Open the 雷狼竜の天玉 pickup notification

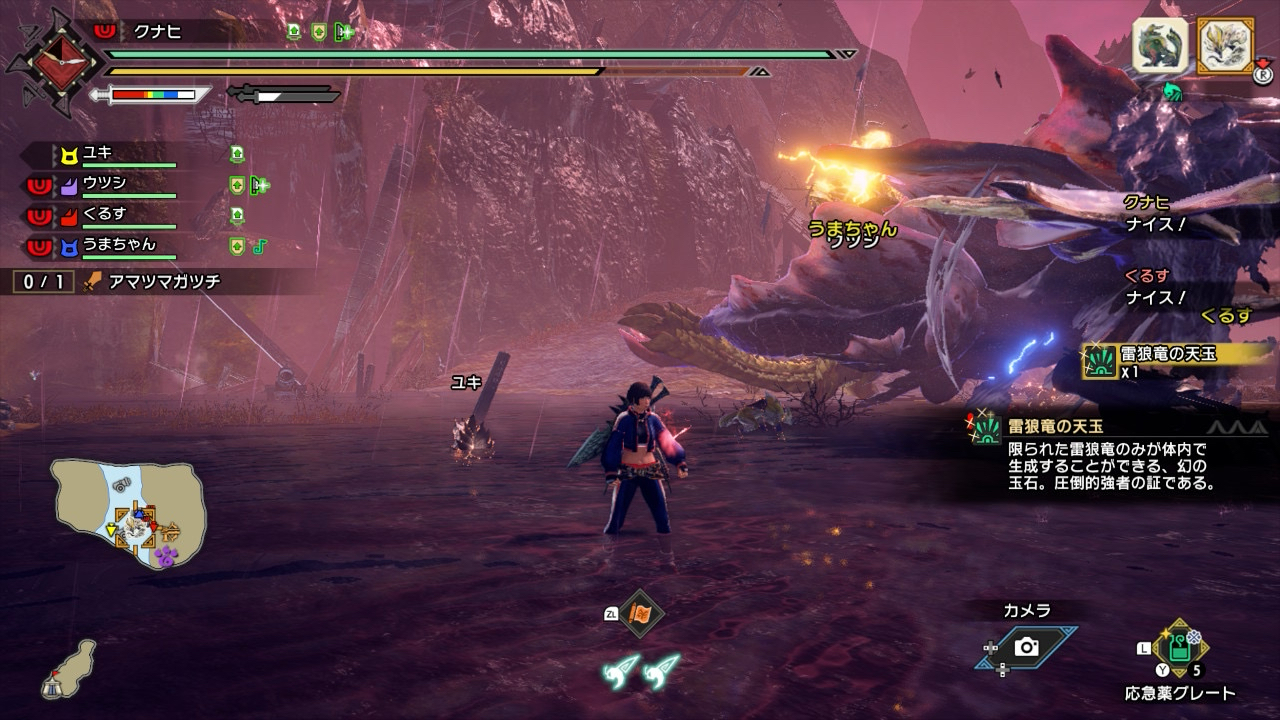[1175, 359]
